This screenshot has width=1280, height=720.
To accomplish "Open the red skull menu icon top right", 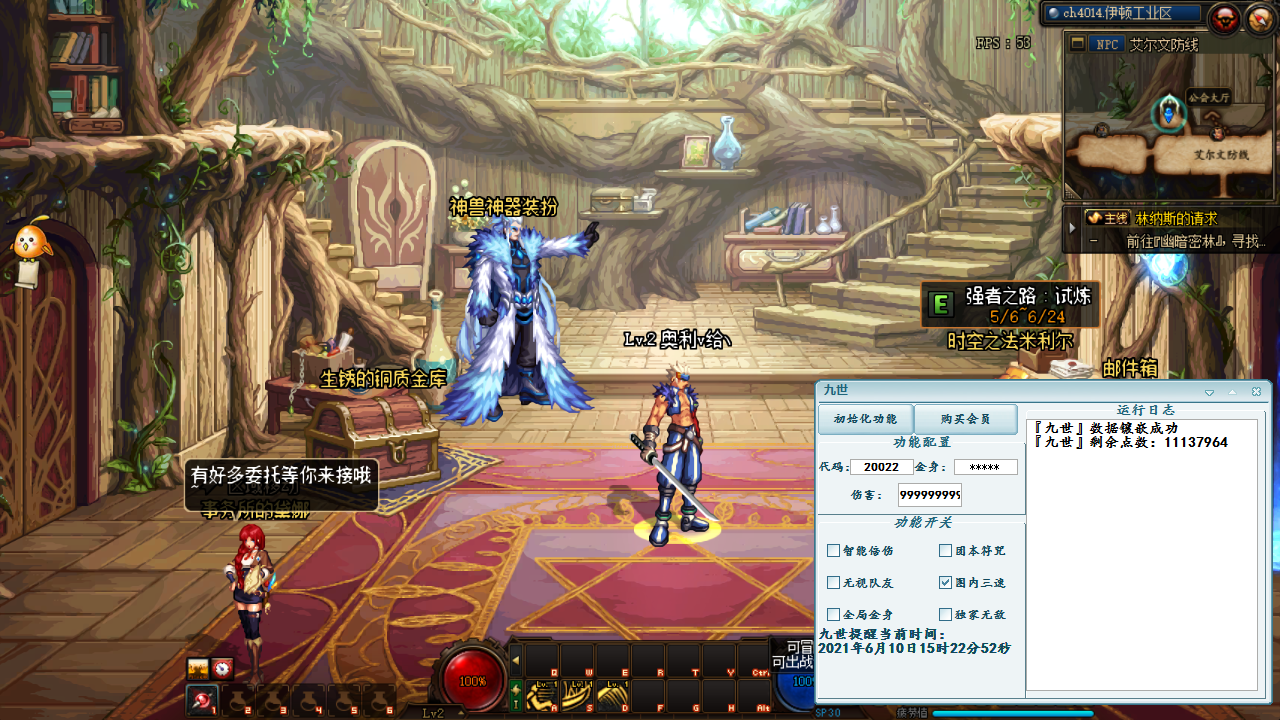I will point(1226,16).
